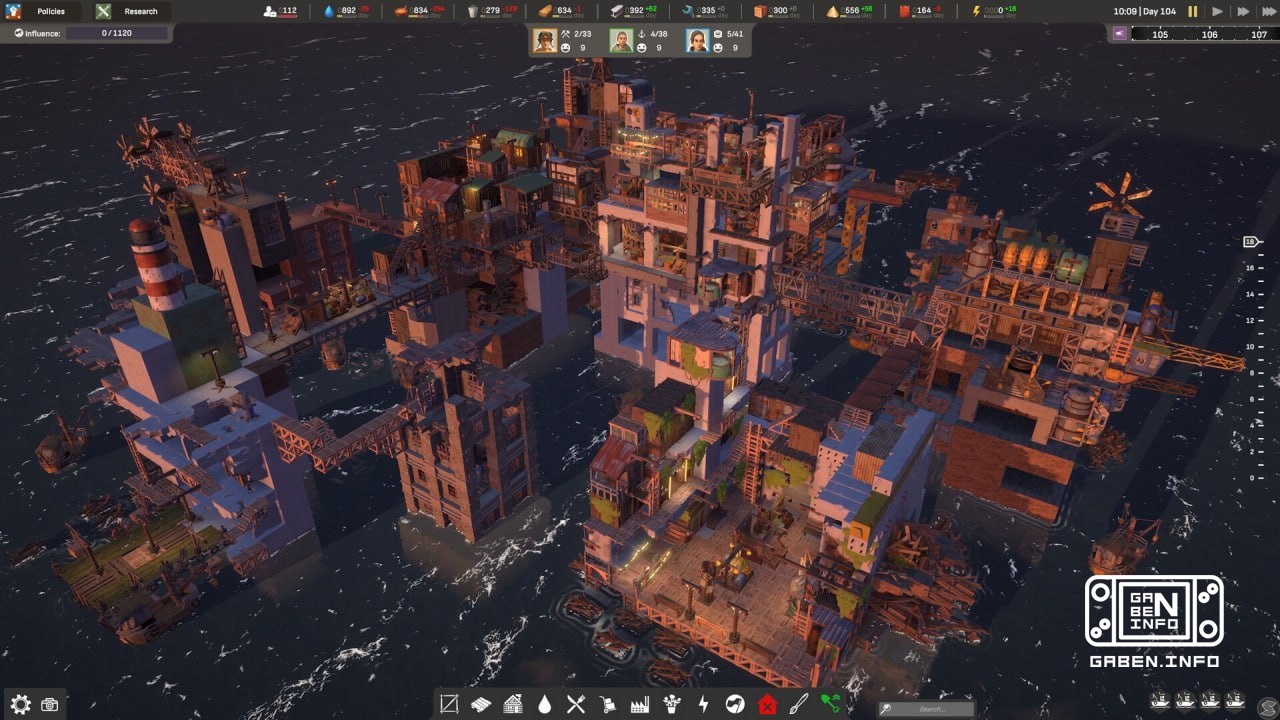
Task: Open the logistics cart category
Action: click(x=606, y=703)
